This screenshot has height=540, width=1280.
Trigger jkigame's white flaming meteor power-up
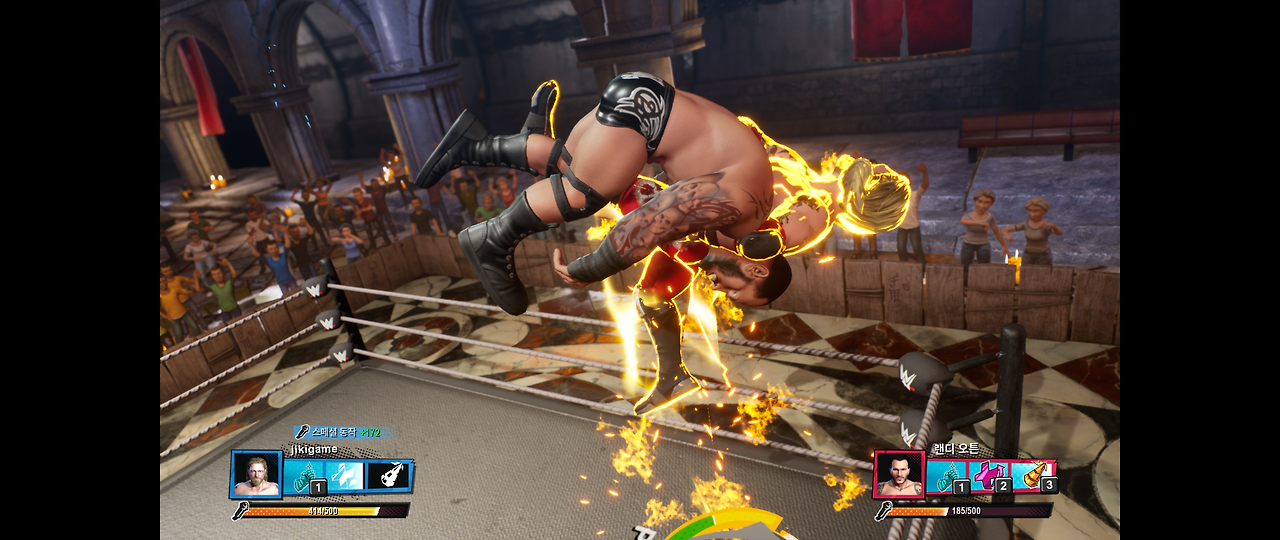coord(388,476)
